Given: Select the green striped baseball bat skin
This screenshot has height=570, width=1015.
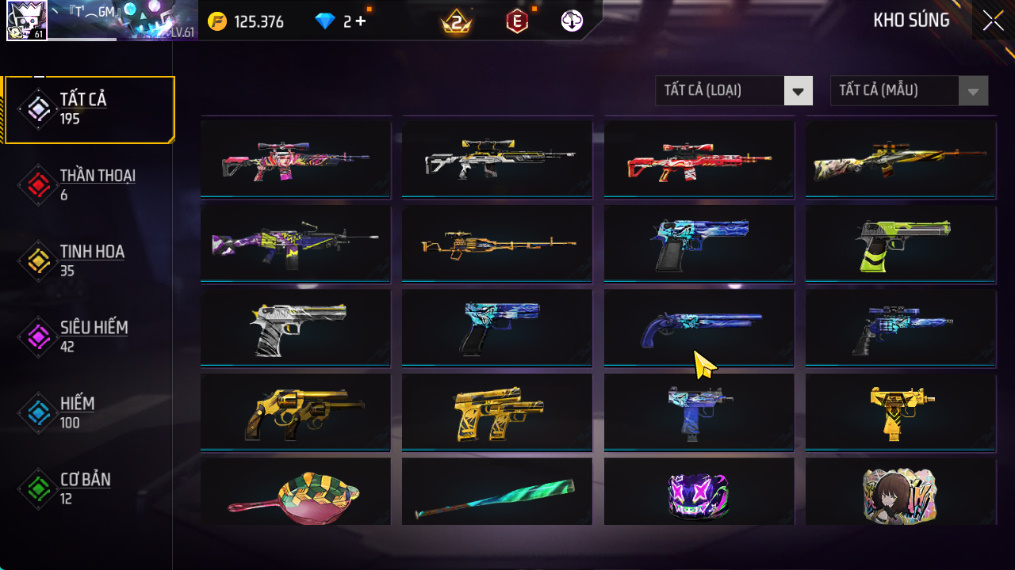Looking at the screenshot, I should tap(497, 492).
